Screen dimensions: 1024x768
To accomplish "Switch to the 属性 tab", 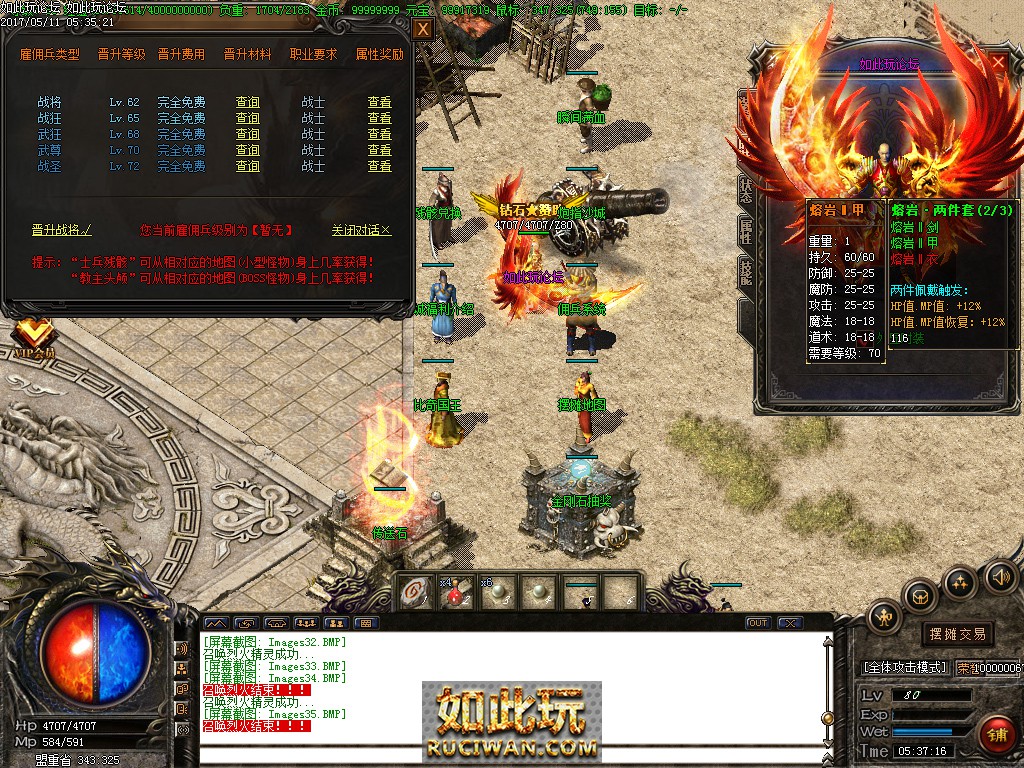I will (746, 232).
